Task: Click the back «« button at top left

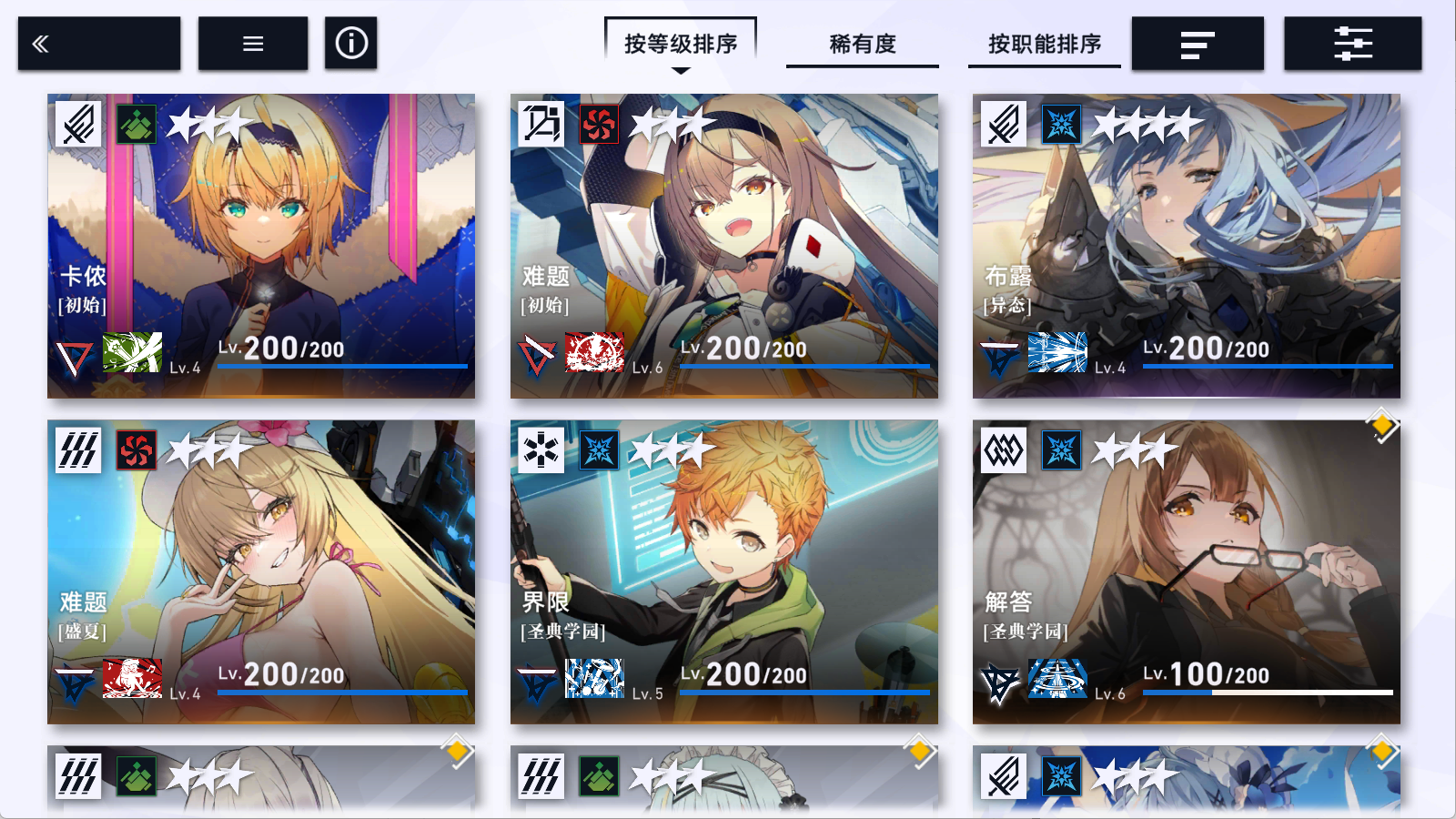Action: (40, 43)
